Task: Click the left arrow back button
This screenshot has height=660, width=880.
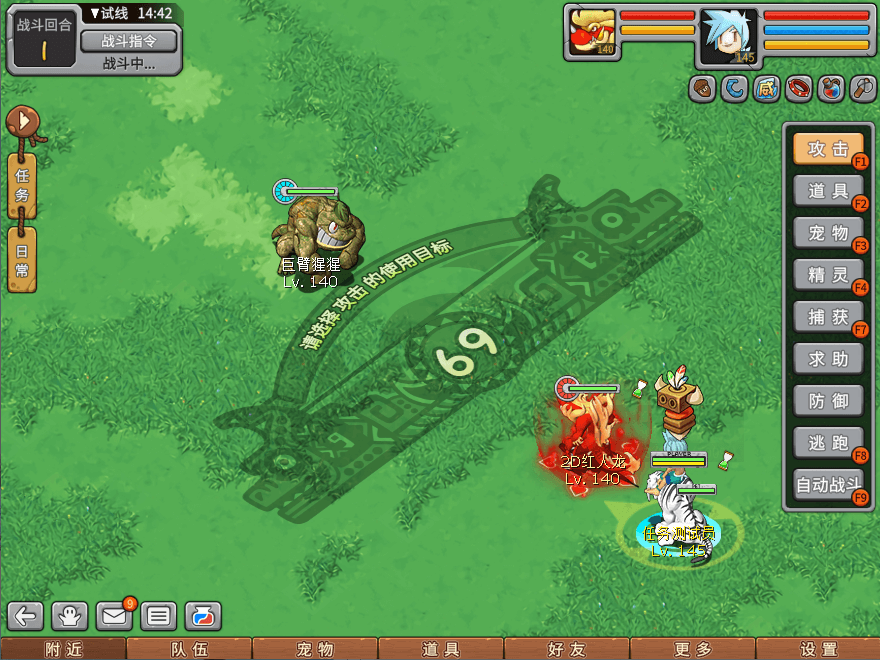Action: 26,616
